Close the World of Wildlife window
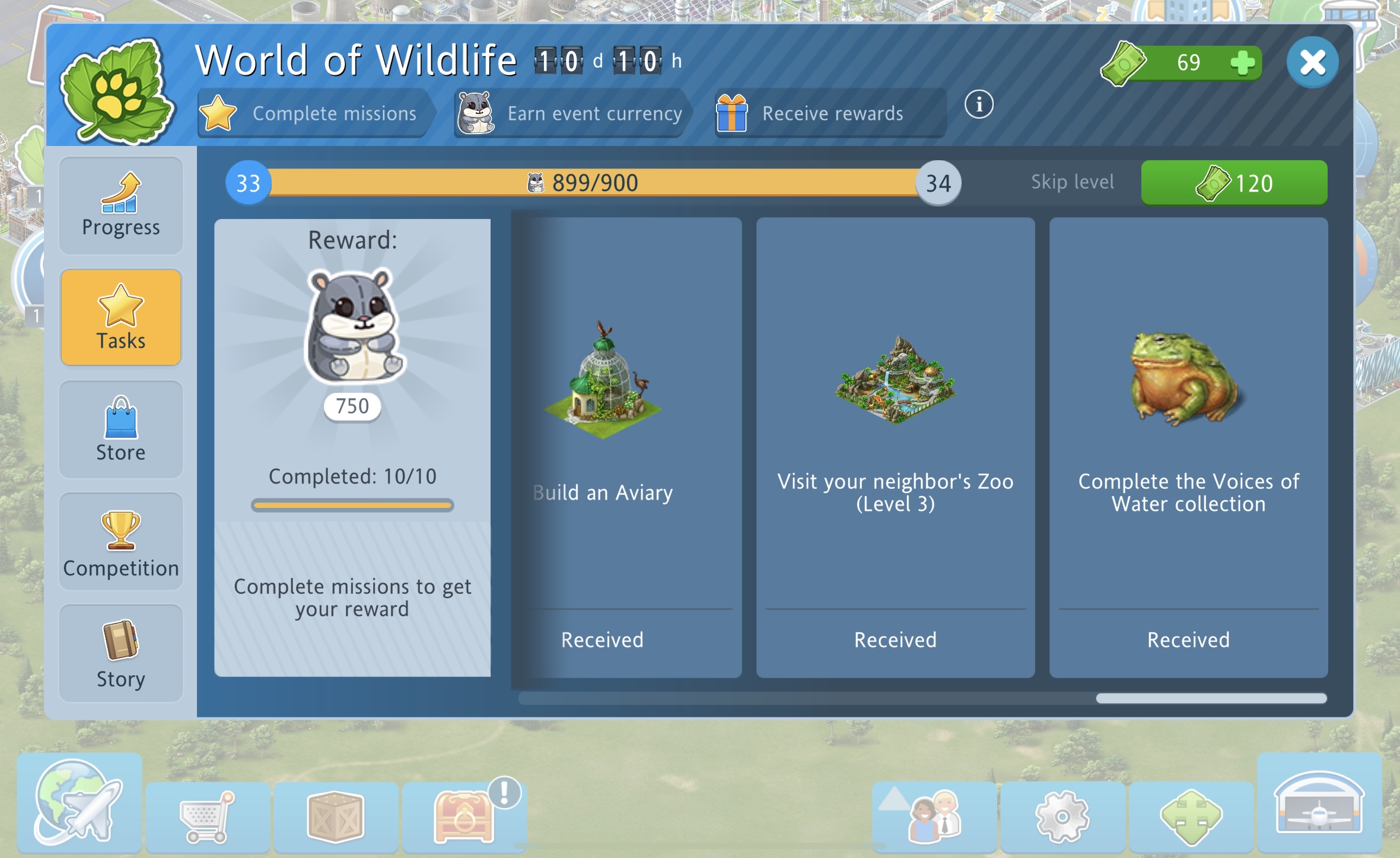Screen dimensions: 1400x858 pyautogui.click(x=1312, y=63)
